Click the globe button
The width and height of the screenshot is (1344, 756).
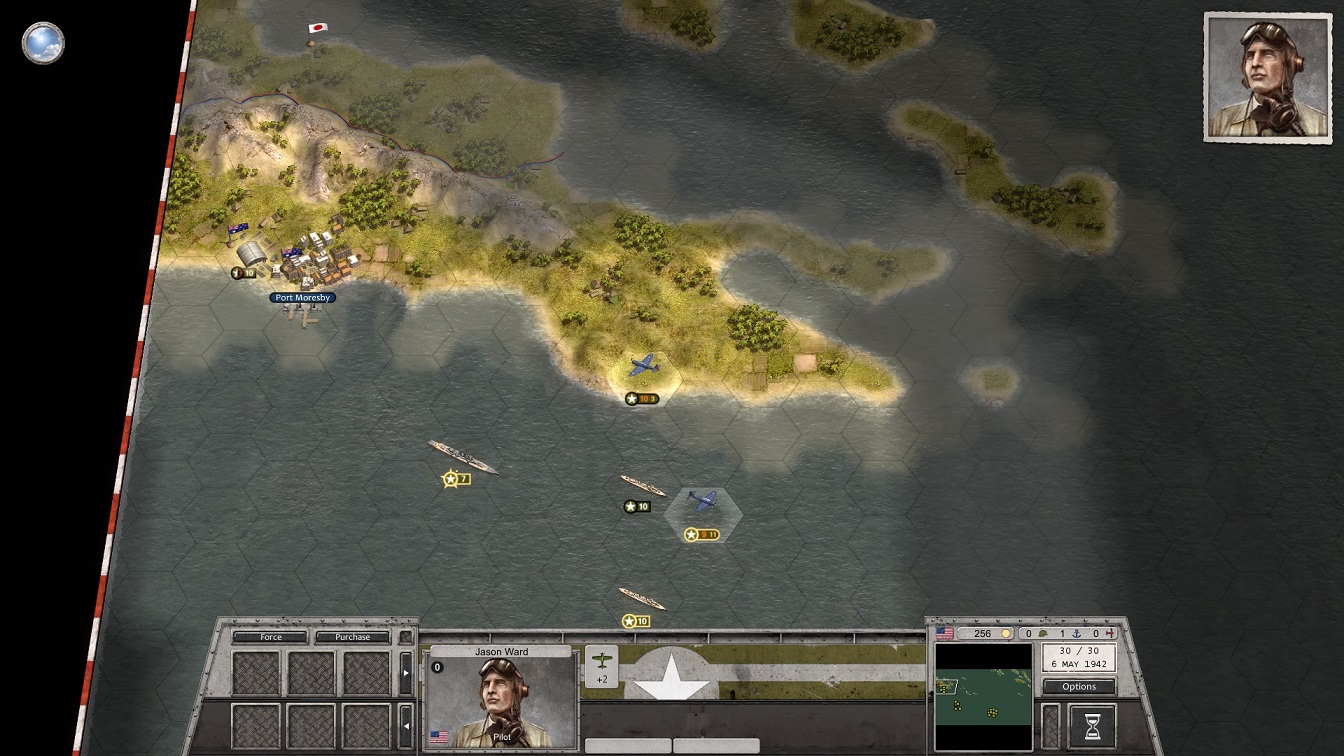tap(43, 43)
